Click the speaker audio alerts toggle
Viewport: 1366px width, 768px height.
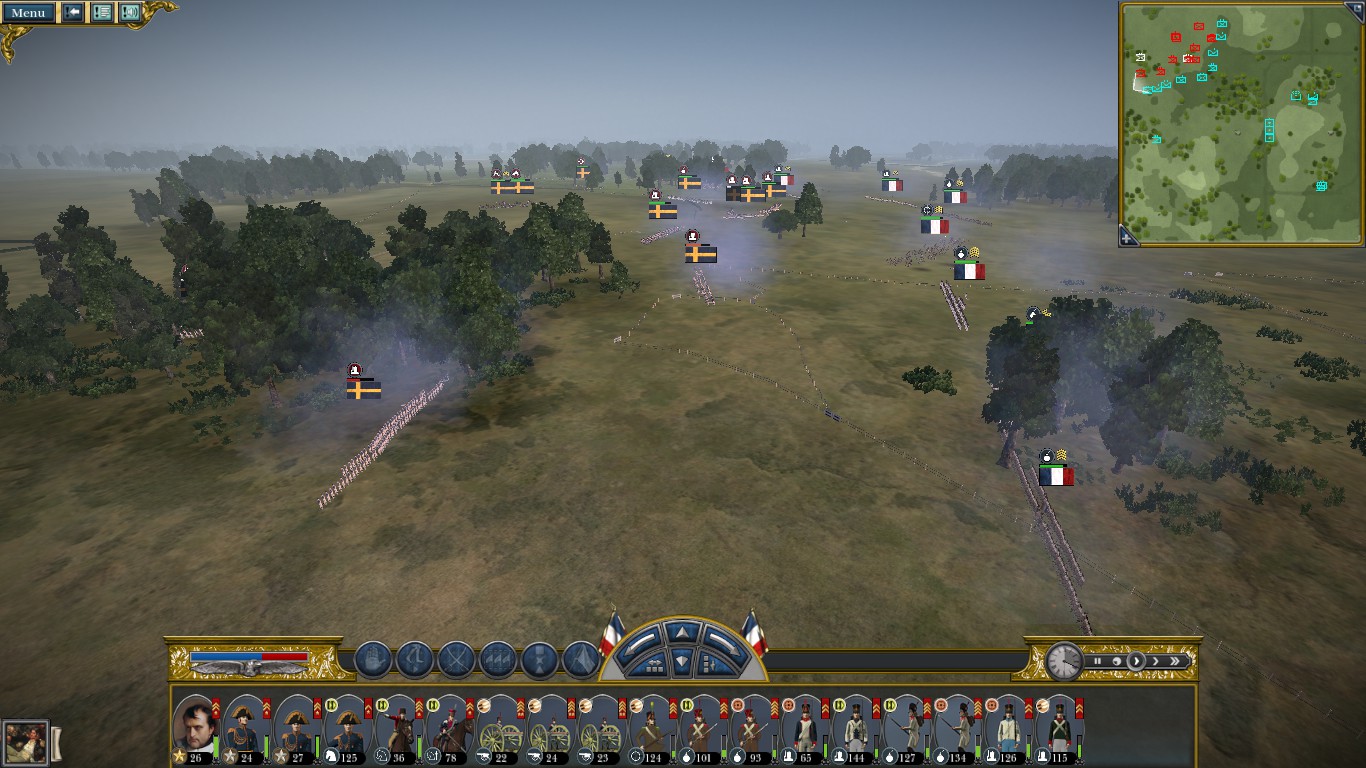130,13
